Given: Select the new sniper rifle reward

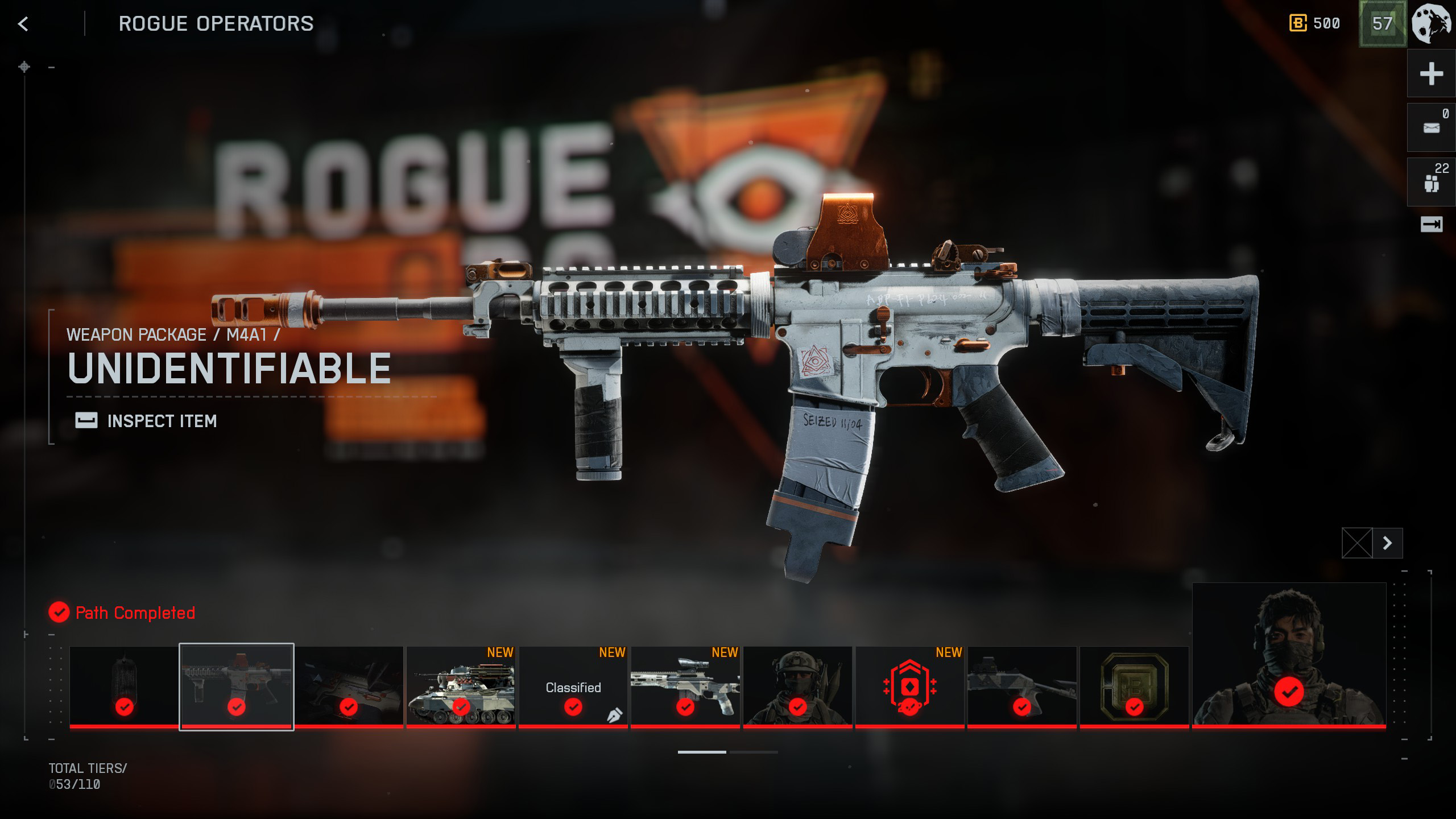Looking at the screenshot, I should (685, 686).
